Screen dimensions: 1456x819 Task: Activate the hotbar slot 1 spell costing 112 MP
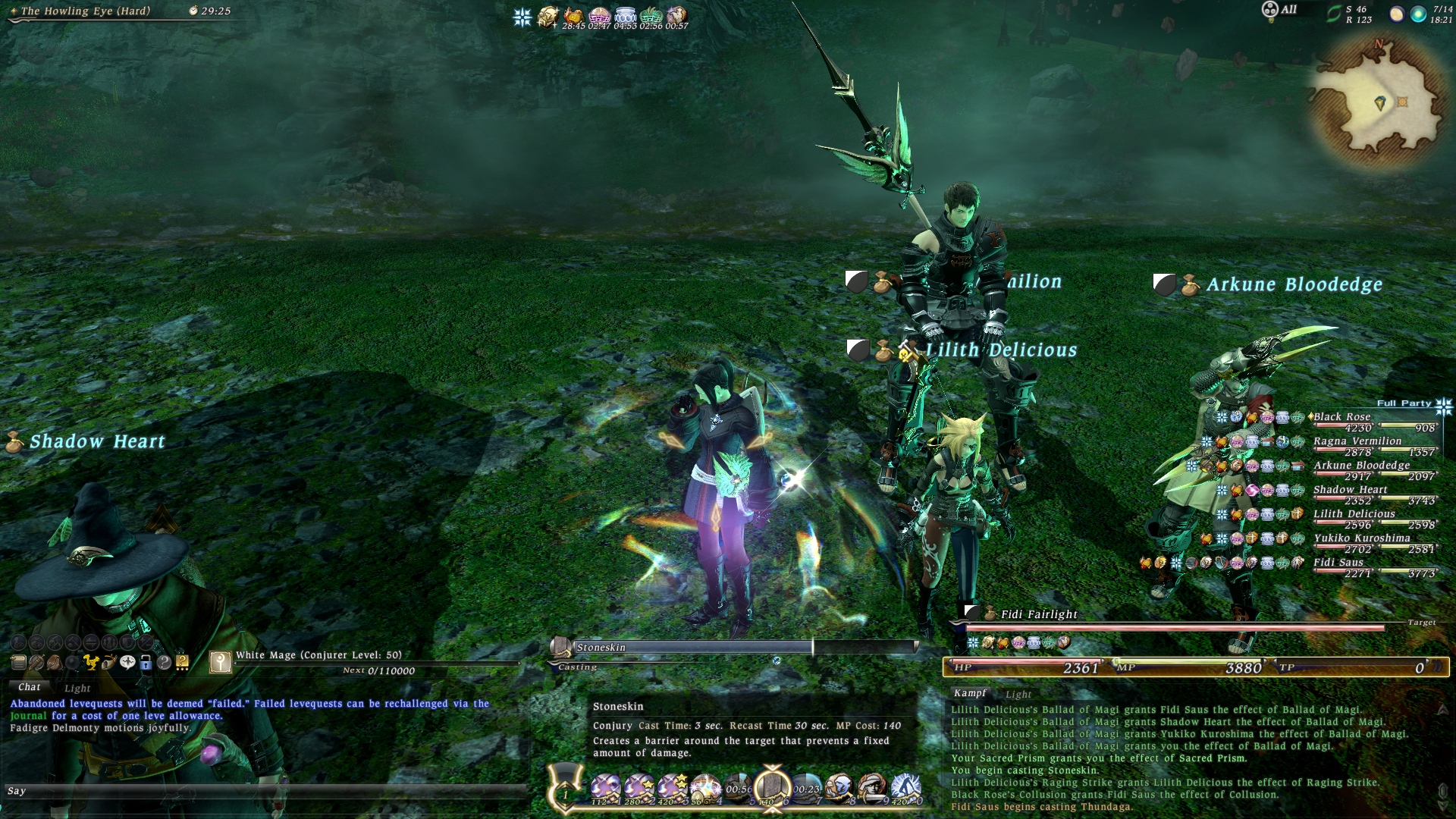[605, 789]
